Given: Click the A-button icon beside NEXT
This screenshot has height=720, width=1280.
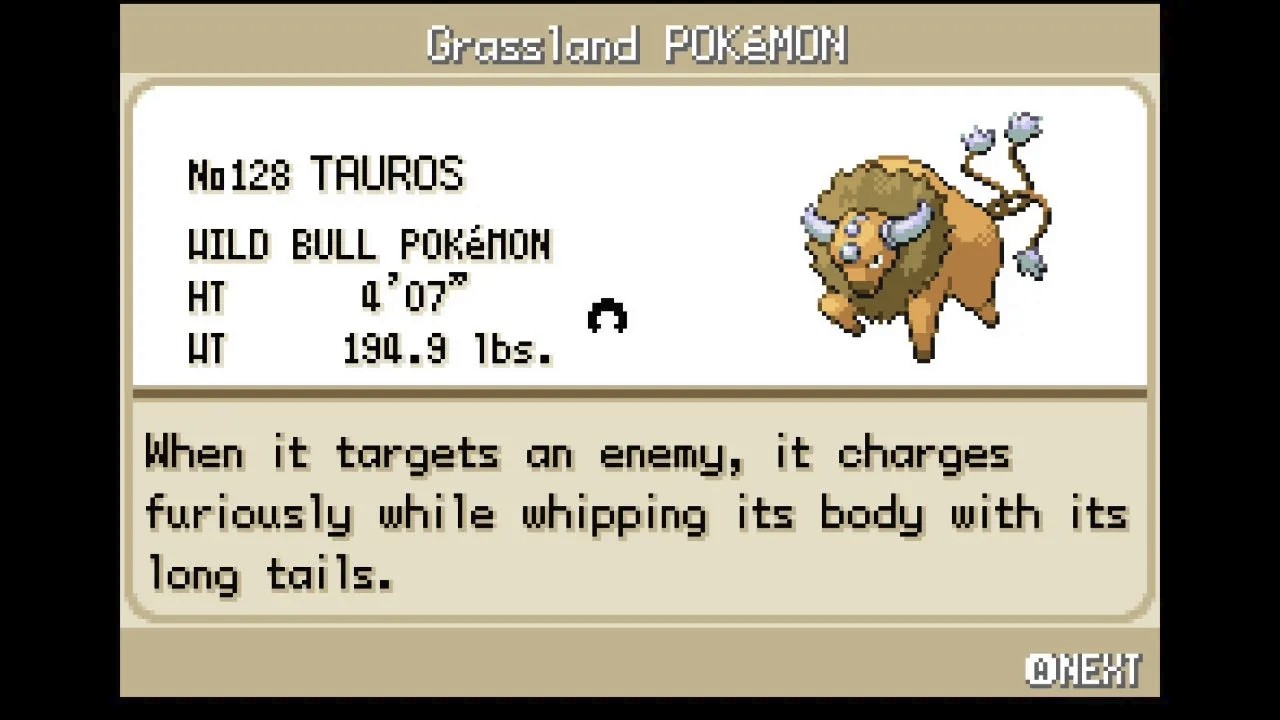Looking at the screenshot, I should point(1040,668).
